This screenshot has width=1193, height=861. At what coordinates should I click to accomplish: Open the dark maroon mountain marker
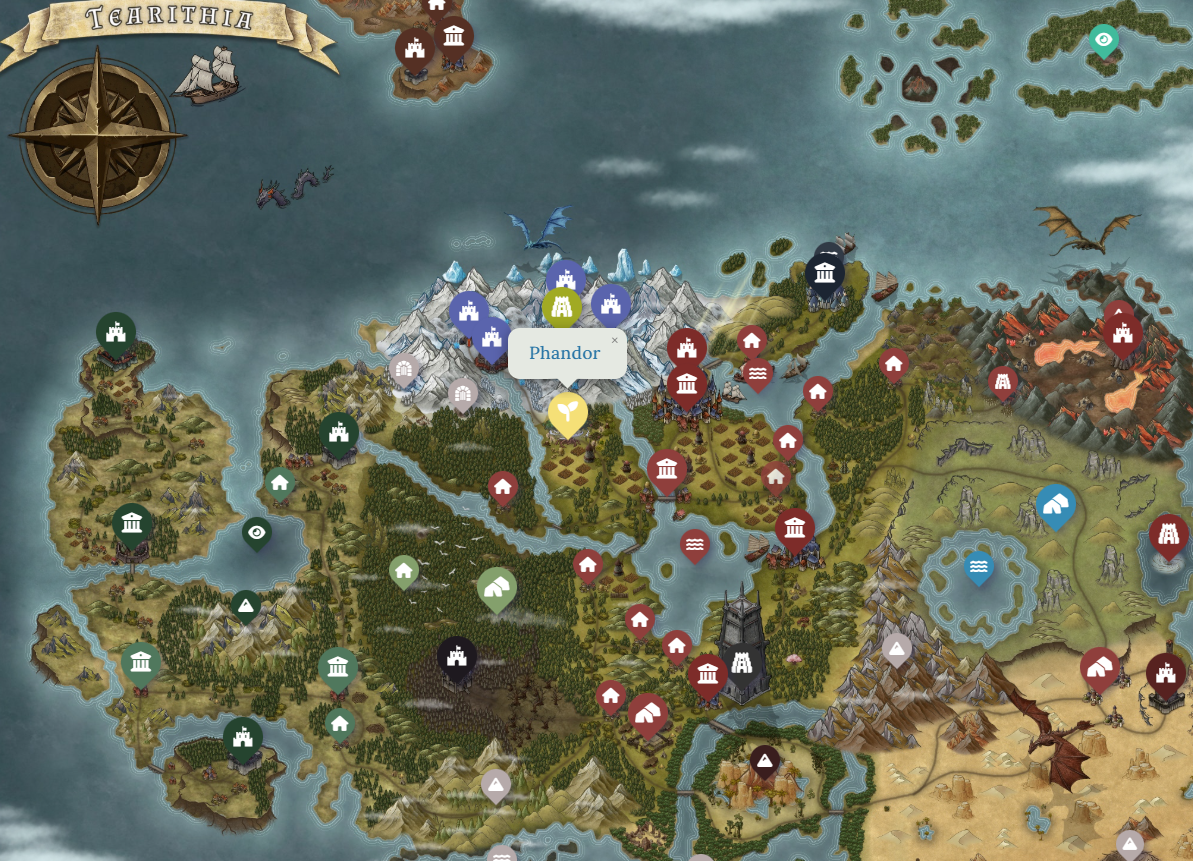pyautogui.click(x=765, y=761)
